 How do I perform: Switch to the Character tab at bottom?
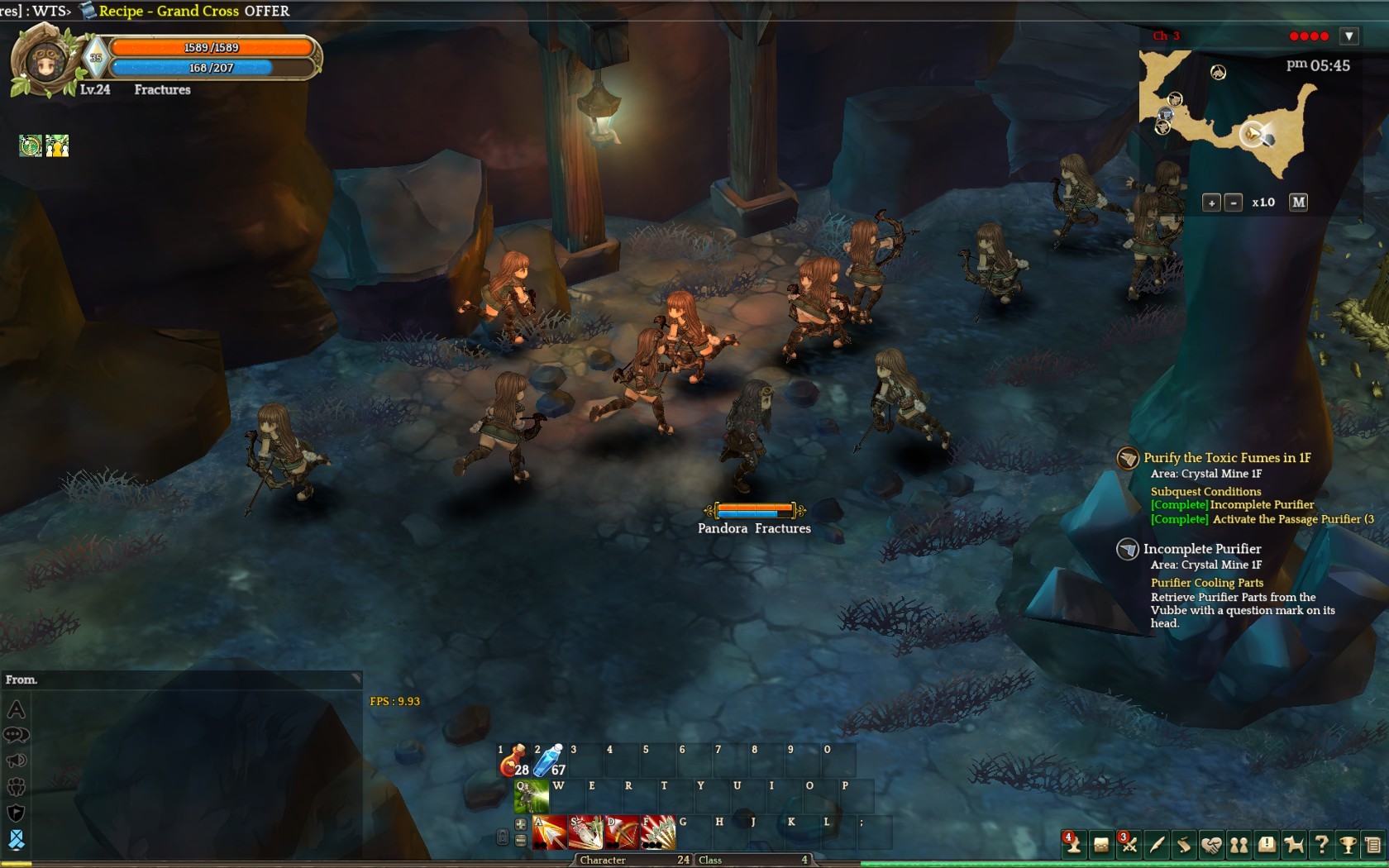[604, 861]
